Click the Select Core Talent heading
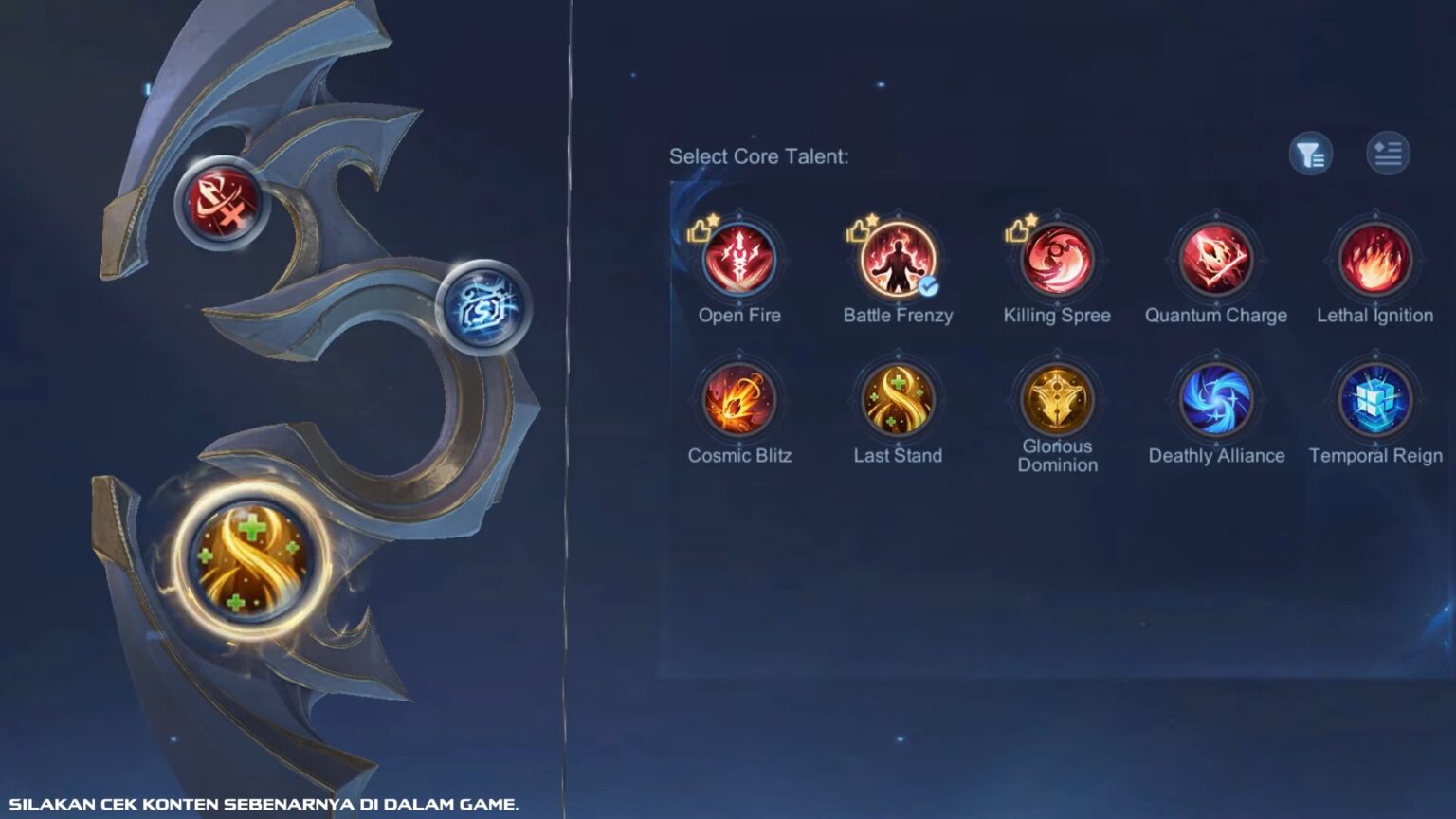Screen dimensions: 1456x819 [760, 155]
